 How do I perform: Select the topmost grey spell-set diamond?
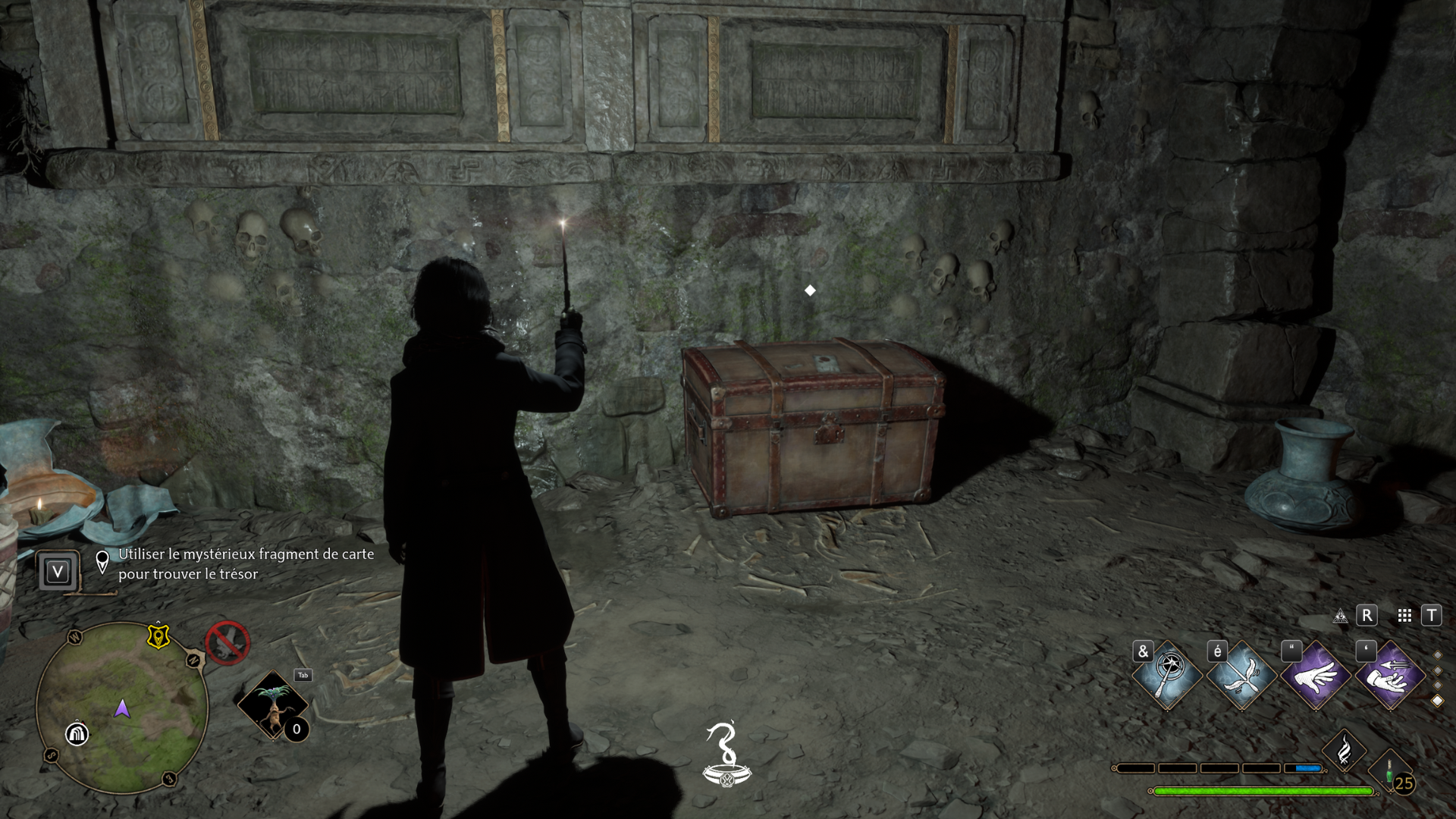coord(1437,654)
